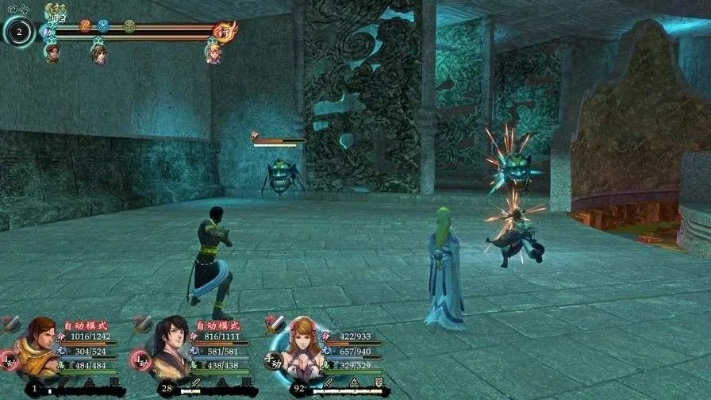
Task: Select the black-haired swordsman portrait
Action: pyautogui.click(x=172, y=345)
